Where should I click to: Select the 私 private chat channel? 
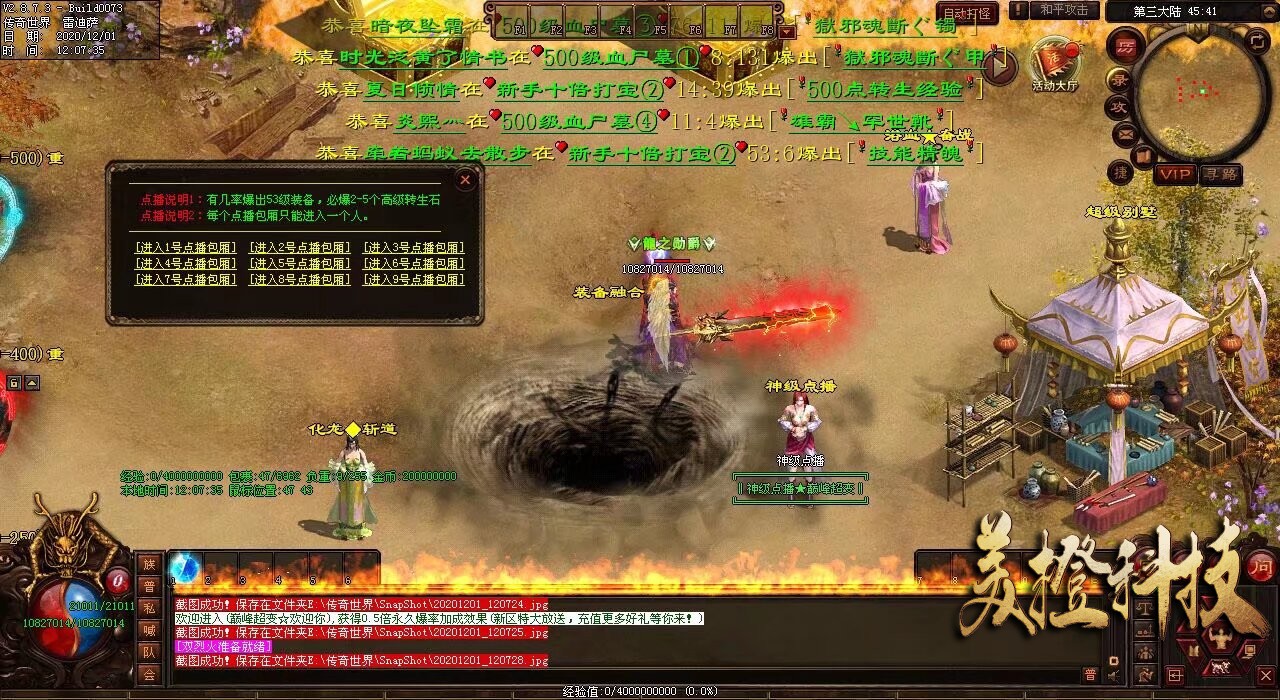149,609
